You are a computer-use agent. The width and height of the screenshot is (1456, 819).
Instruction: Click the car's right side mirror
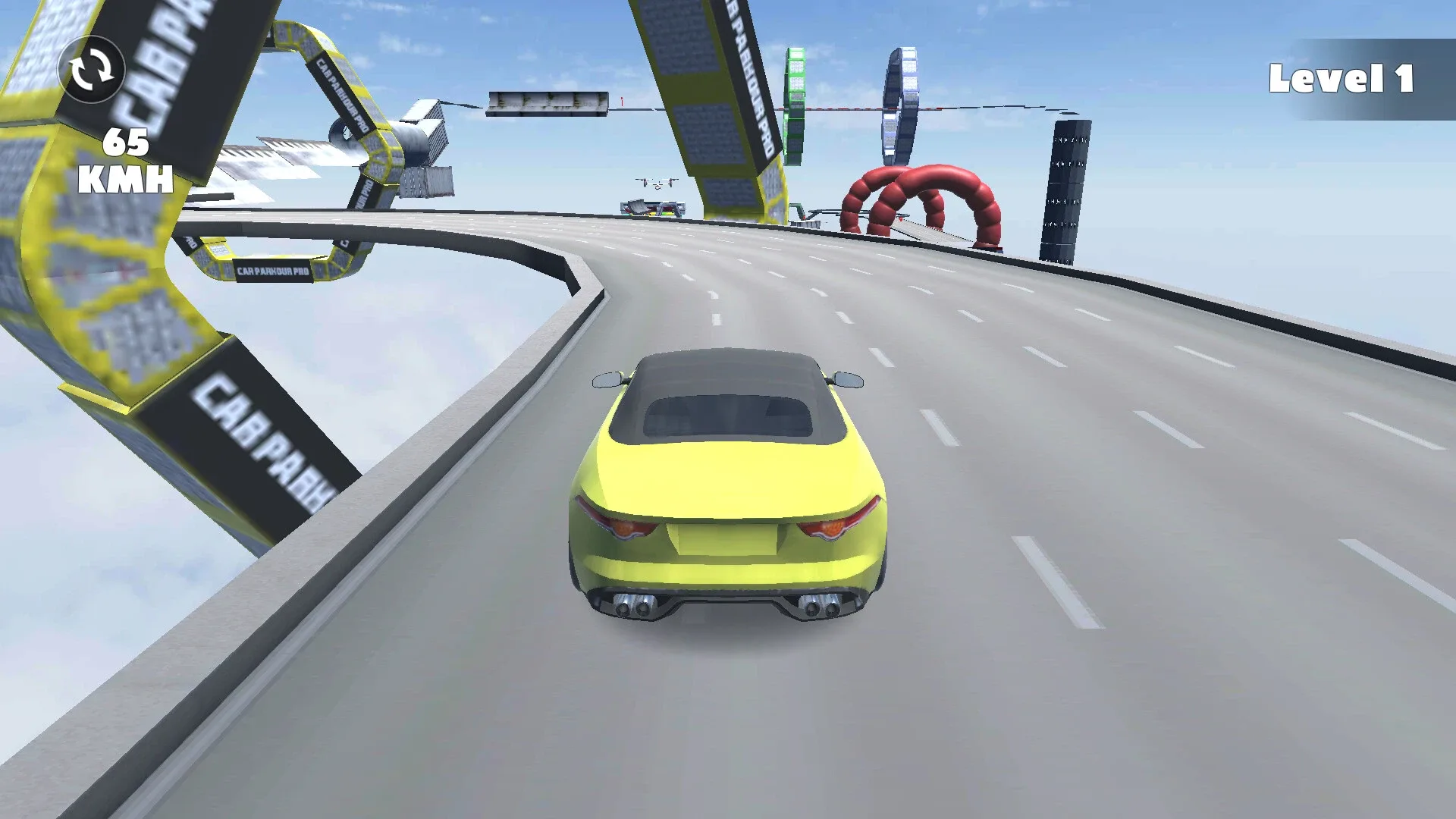click(849, 379)
